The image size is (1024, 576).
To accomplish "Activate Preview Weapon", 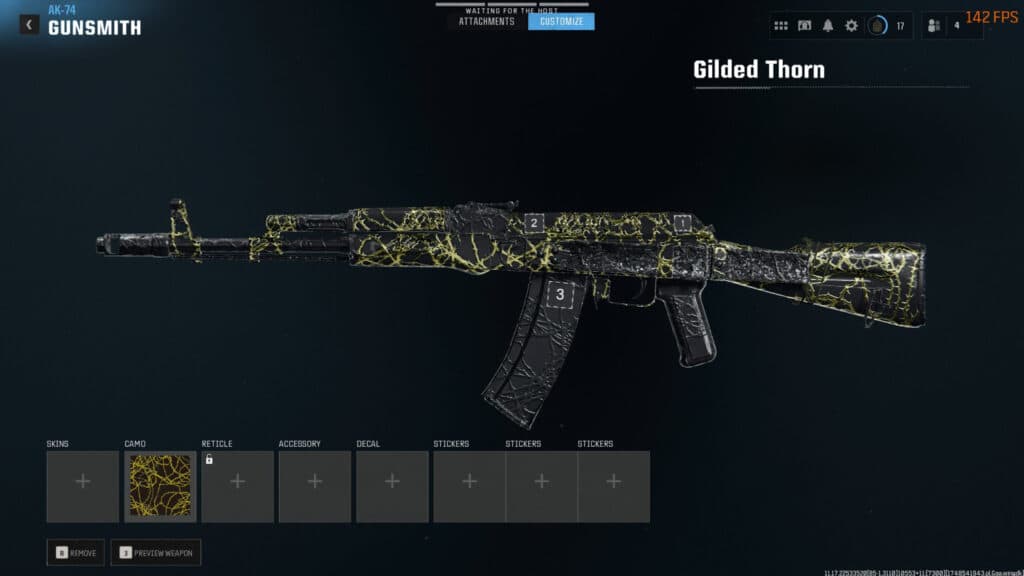I will [155, 552].
